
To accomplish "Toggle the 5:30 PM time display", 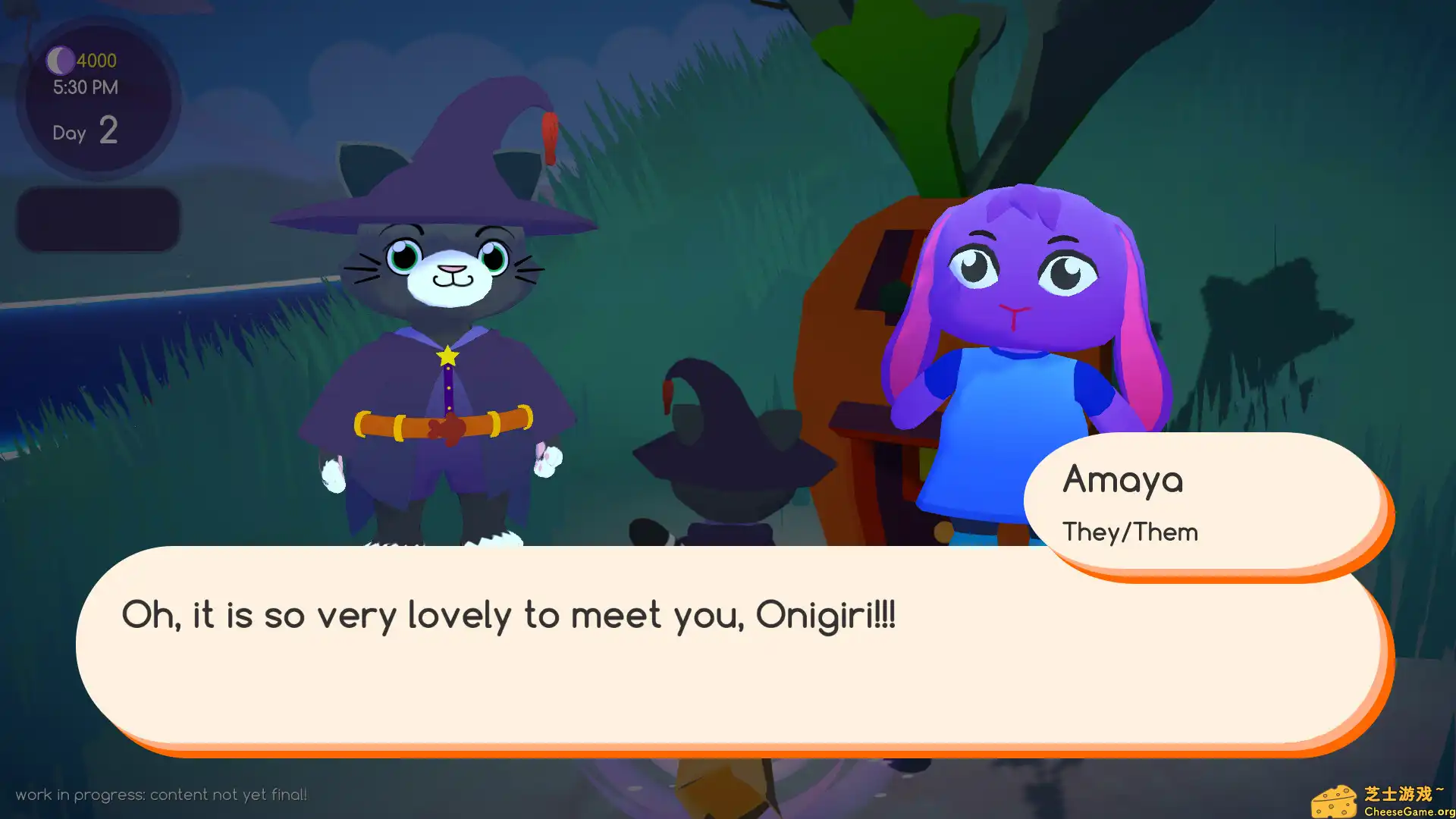I will (86, 87).
